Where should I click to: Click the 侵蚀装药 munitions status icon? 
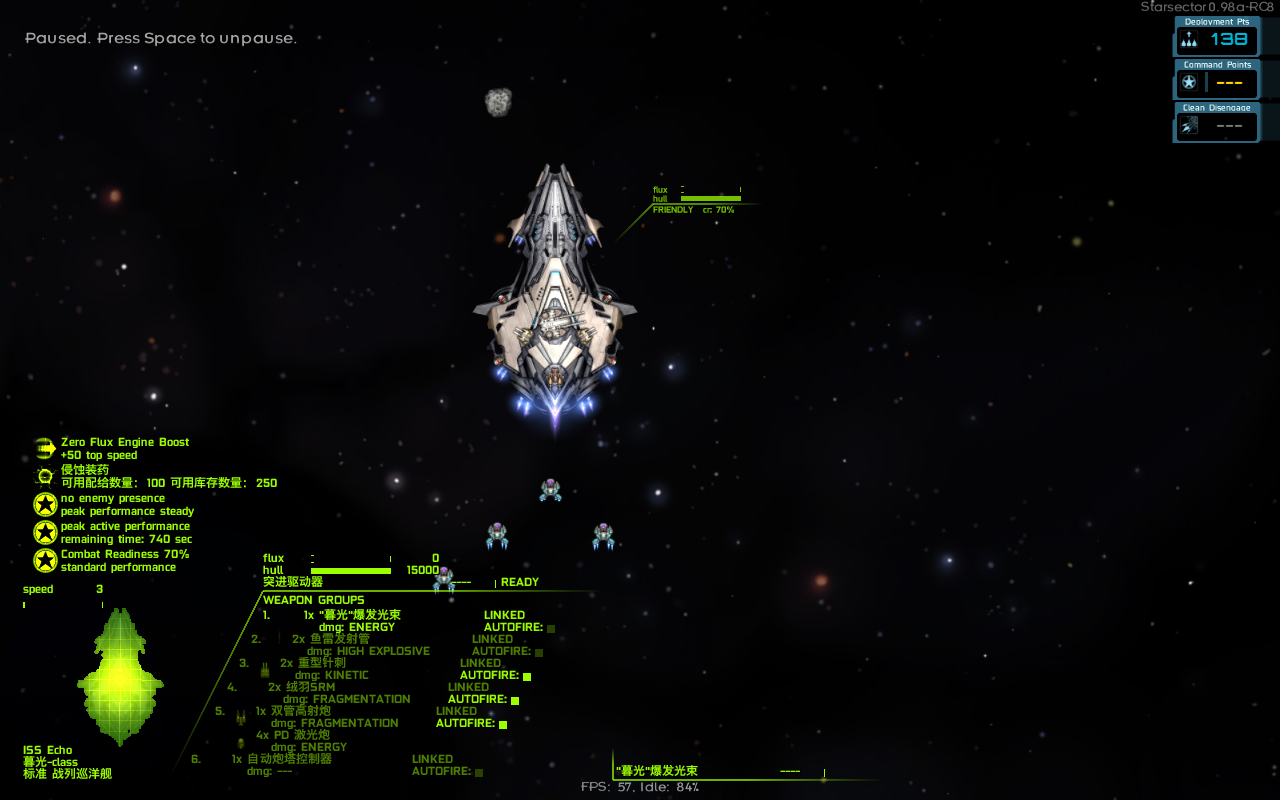[44, 476]
